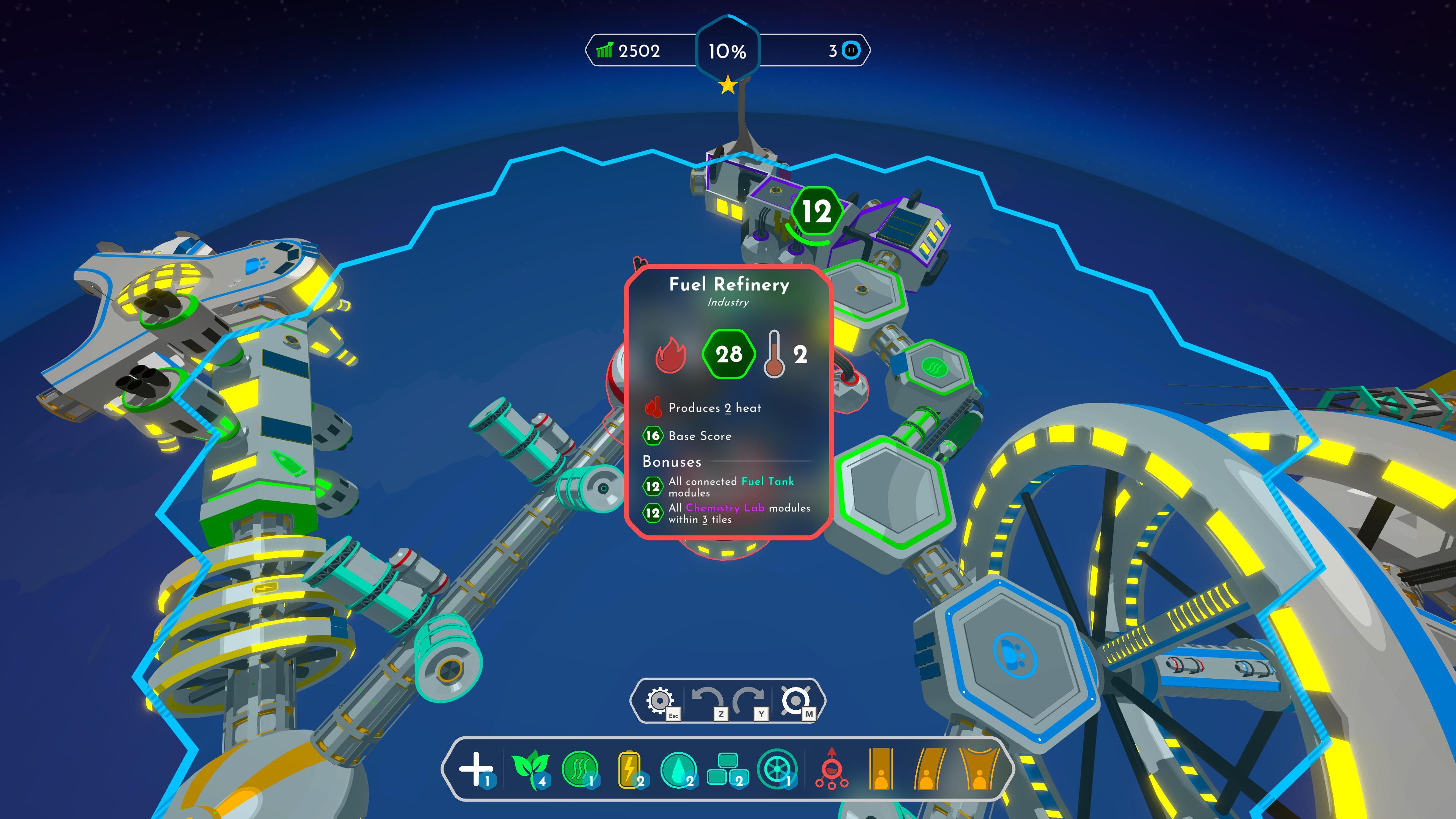Select the Chemistry Lab link in Bonuses
Screen dimensions: 1456x819
725,508
